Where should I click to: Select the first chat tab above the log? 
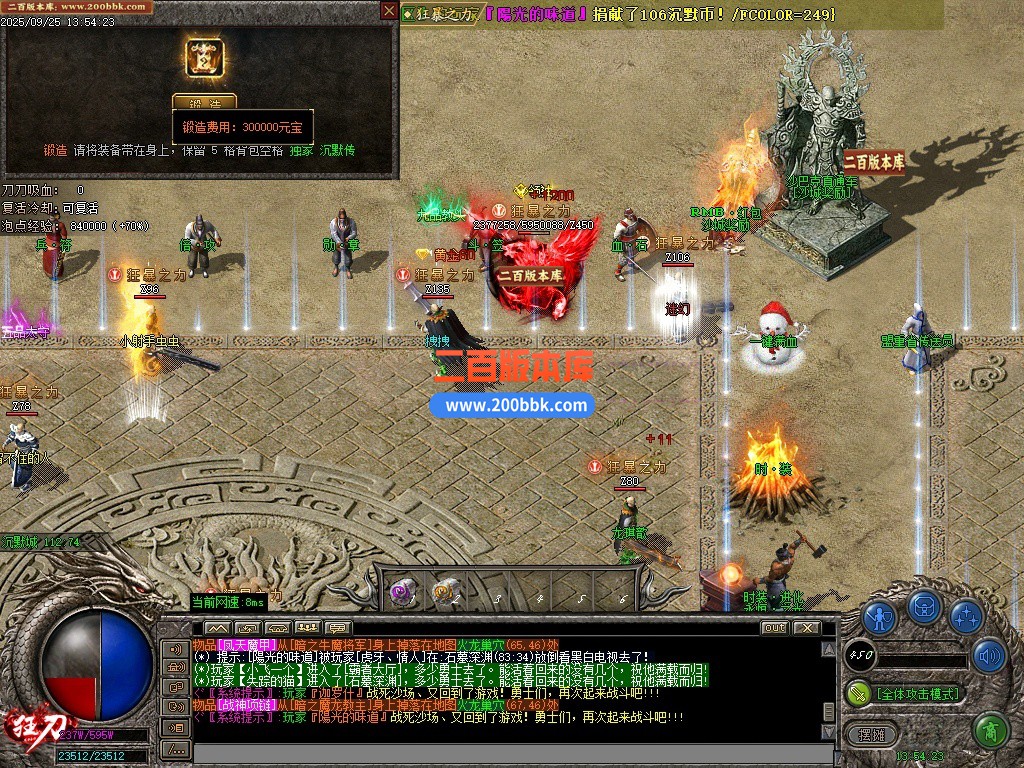coord(217,628)
